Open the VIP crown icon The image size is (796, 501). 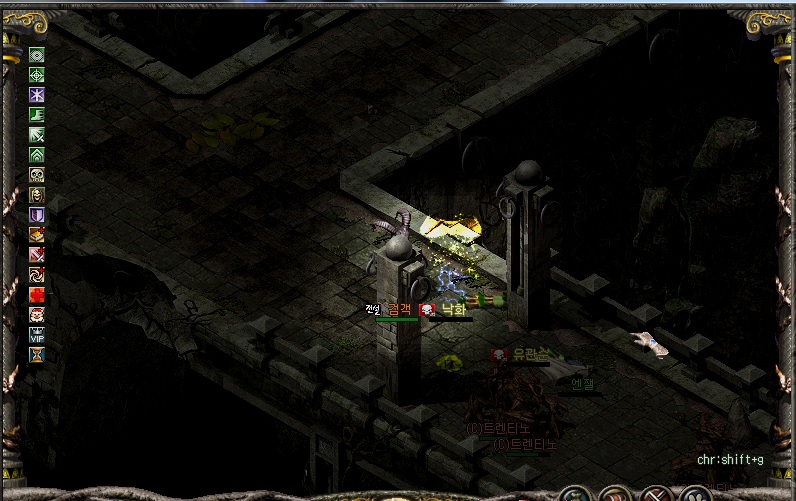(x=37, y=334)
